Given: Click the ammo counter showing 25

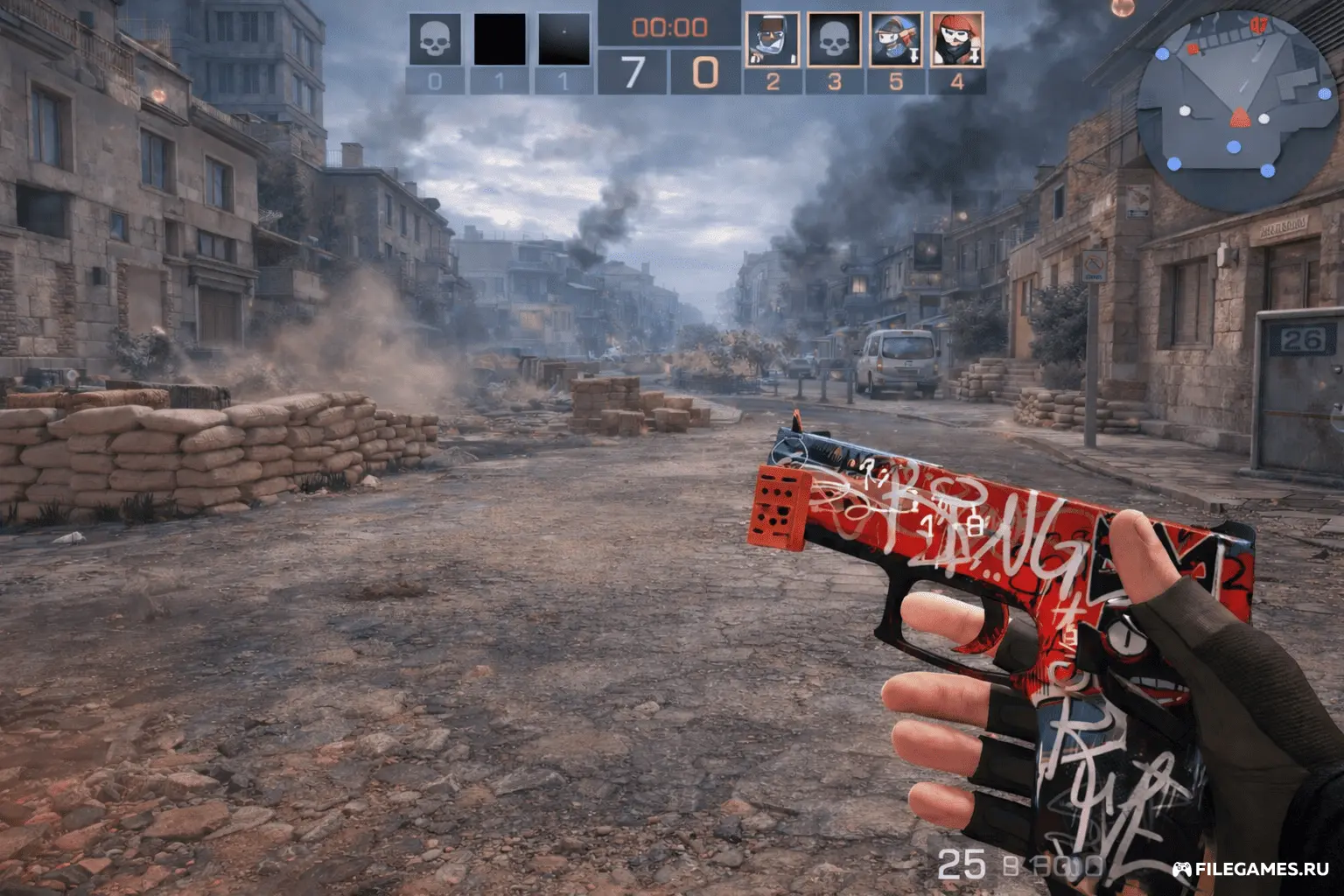Looking at the screenshot, I should pos(963,863).
